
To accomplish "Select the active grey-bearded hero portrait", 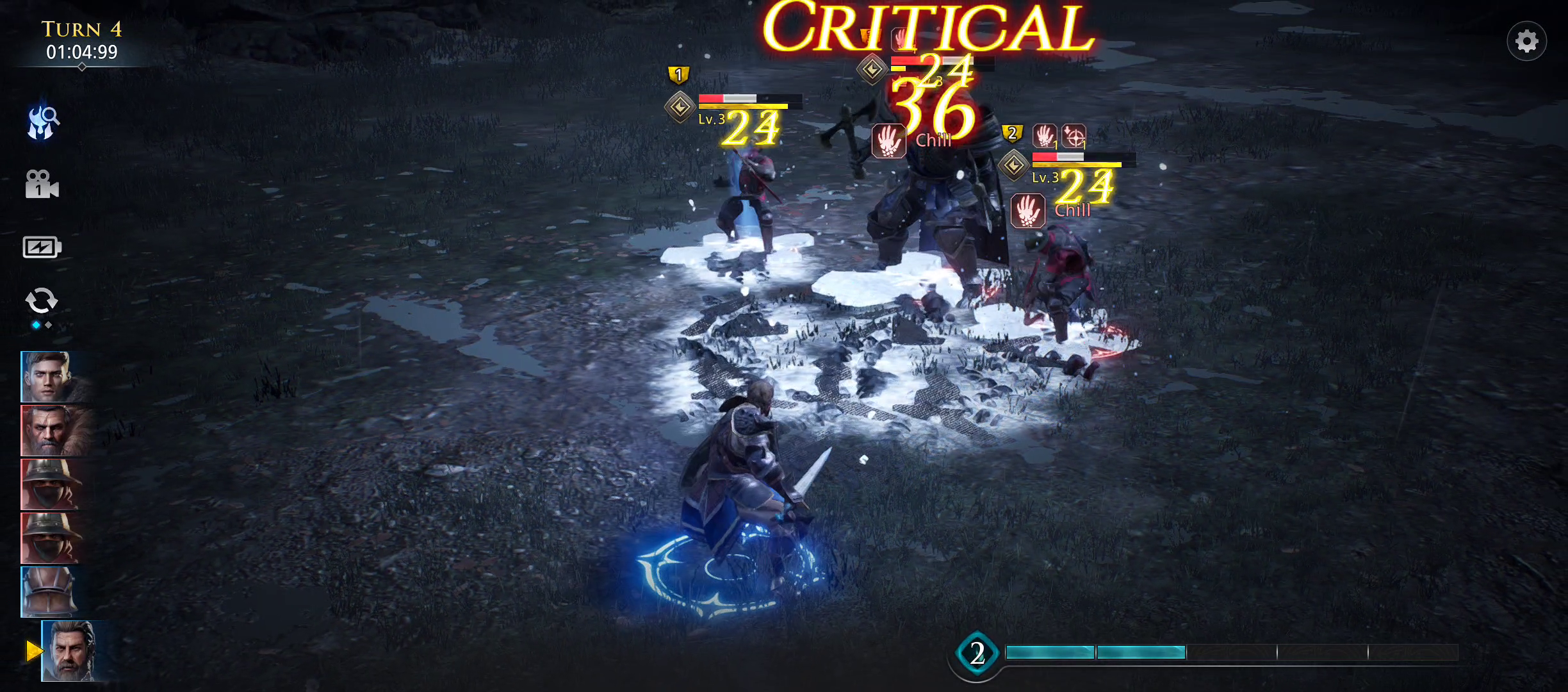I will click(69, 650).
